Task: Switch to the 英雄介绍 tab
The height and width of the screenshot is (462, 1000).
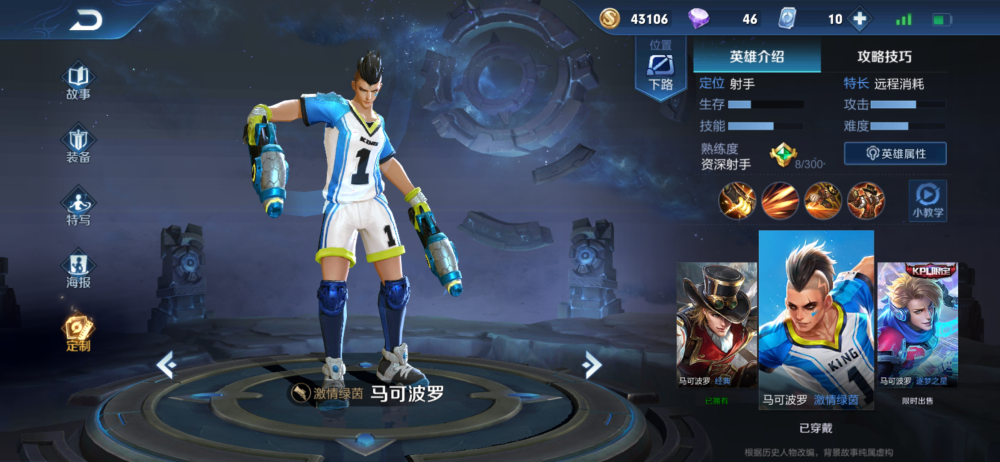Action: [757, 56]
